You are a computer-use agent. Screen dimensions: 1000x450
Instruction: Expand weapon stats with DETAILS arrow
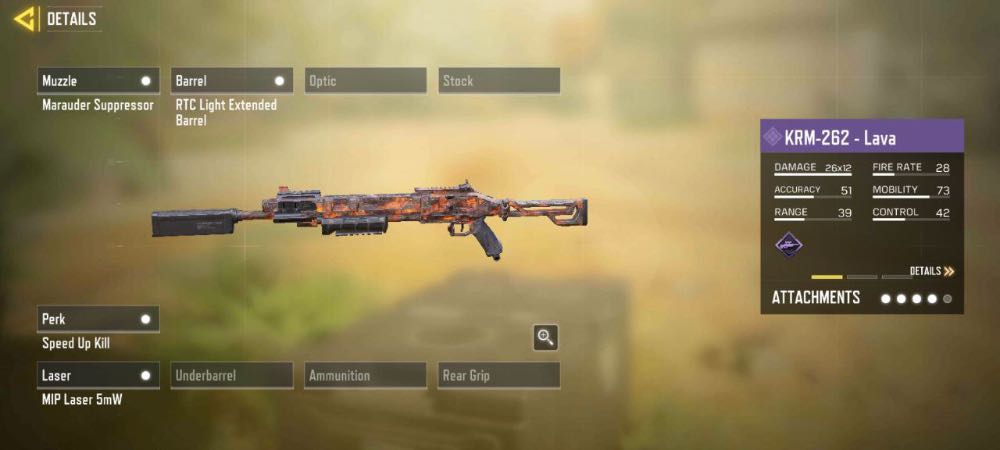click(x=932, y=271)
